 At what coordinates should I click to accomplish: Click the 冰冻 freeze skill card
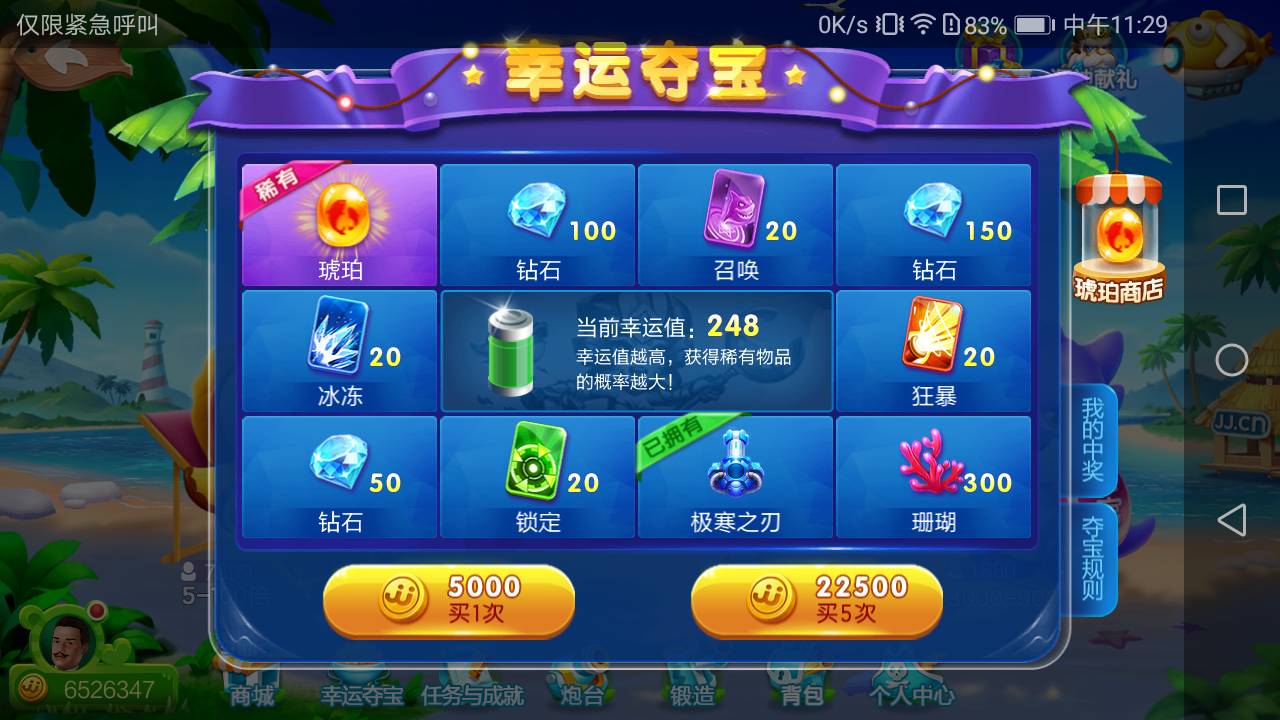(339, 348)
